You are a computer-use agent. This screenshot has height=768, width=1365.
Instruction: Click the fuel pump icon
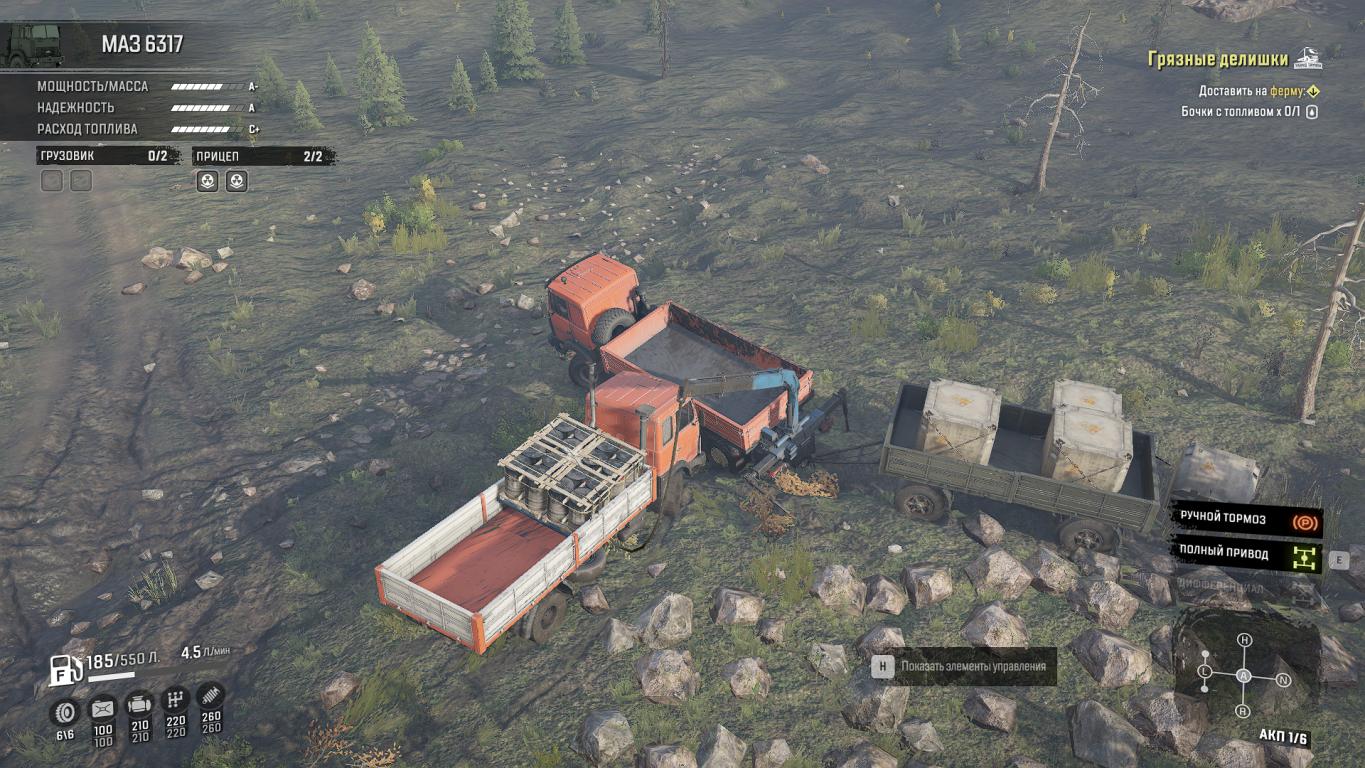(x=65, y=669)
